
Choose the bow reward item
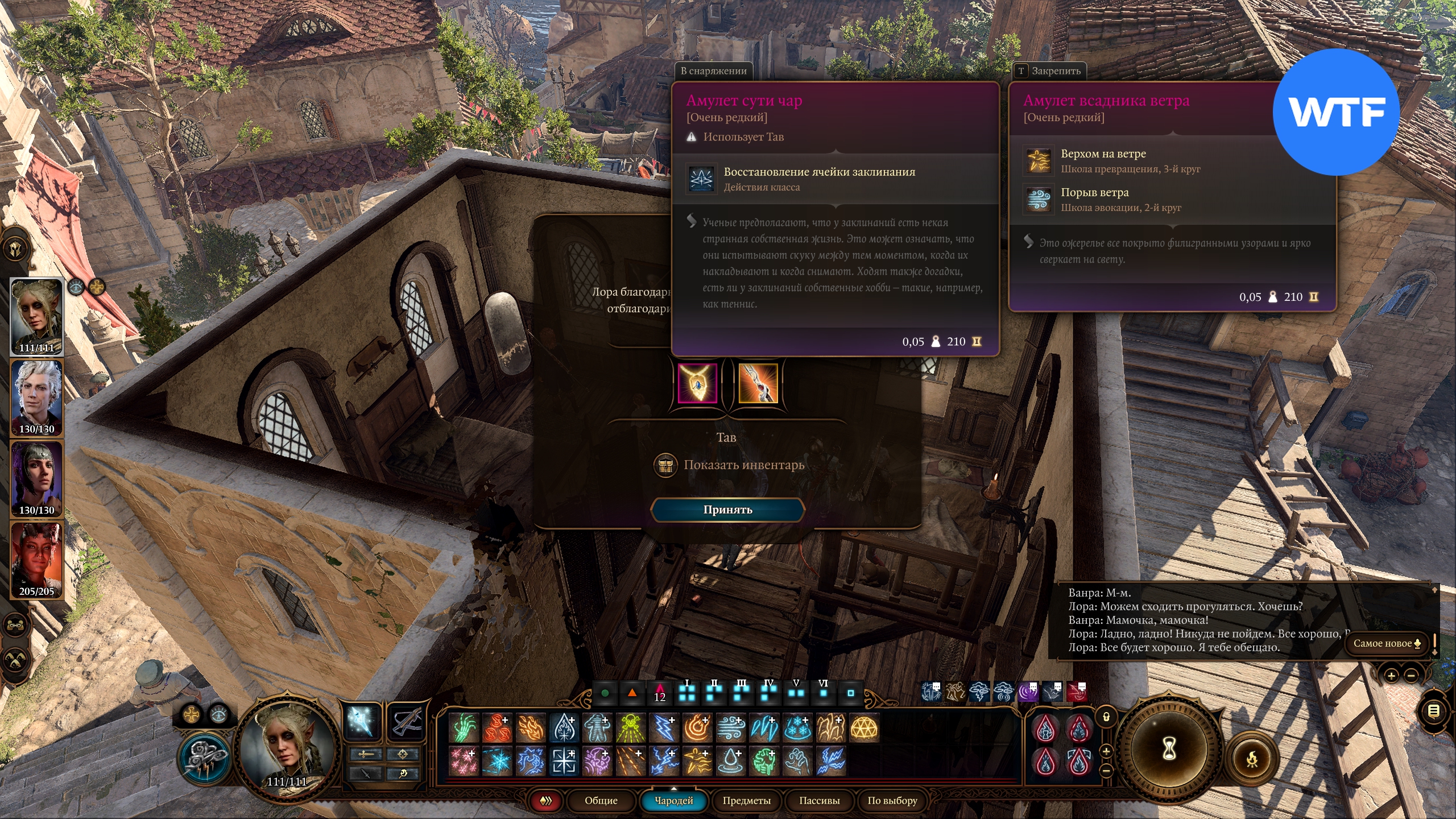coord(758,384)
